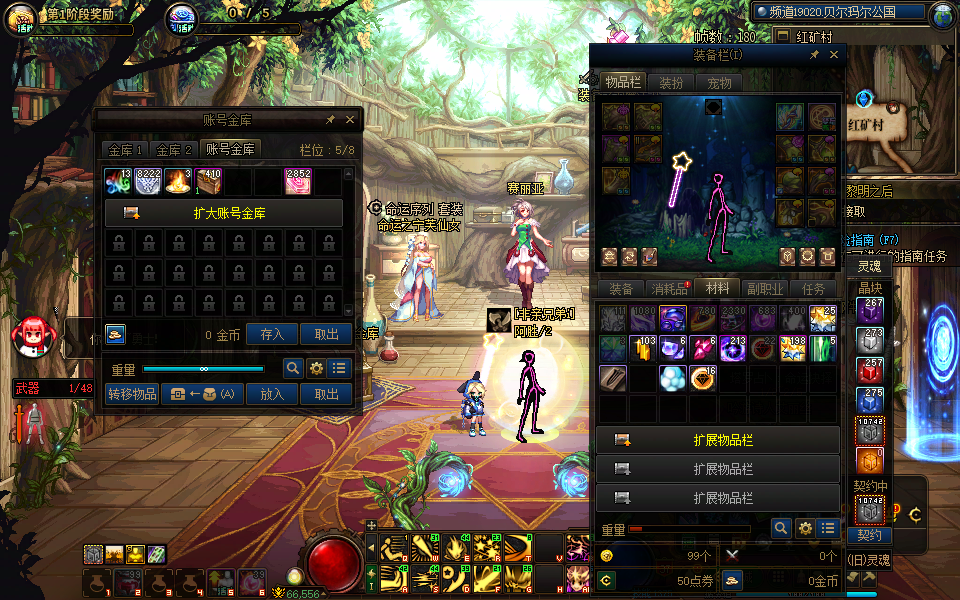Click the 扩大账号金库 expand button
This screenshot has height=600, width=960.
pos(224,213)
